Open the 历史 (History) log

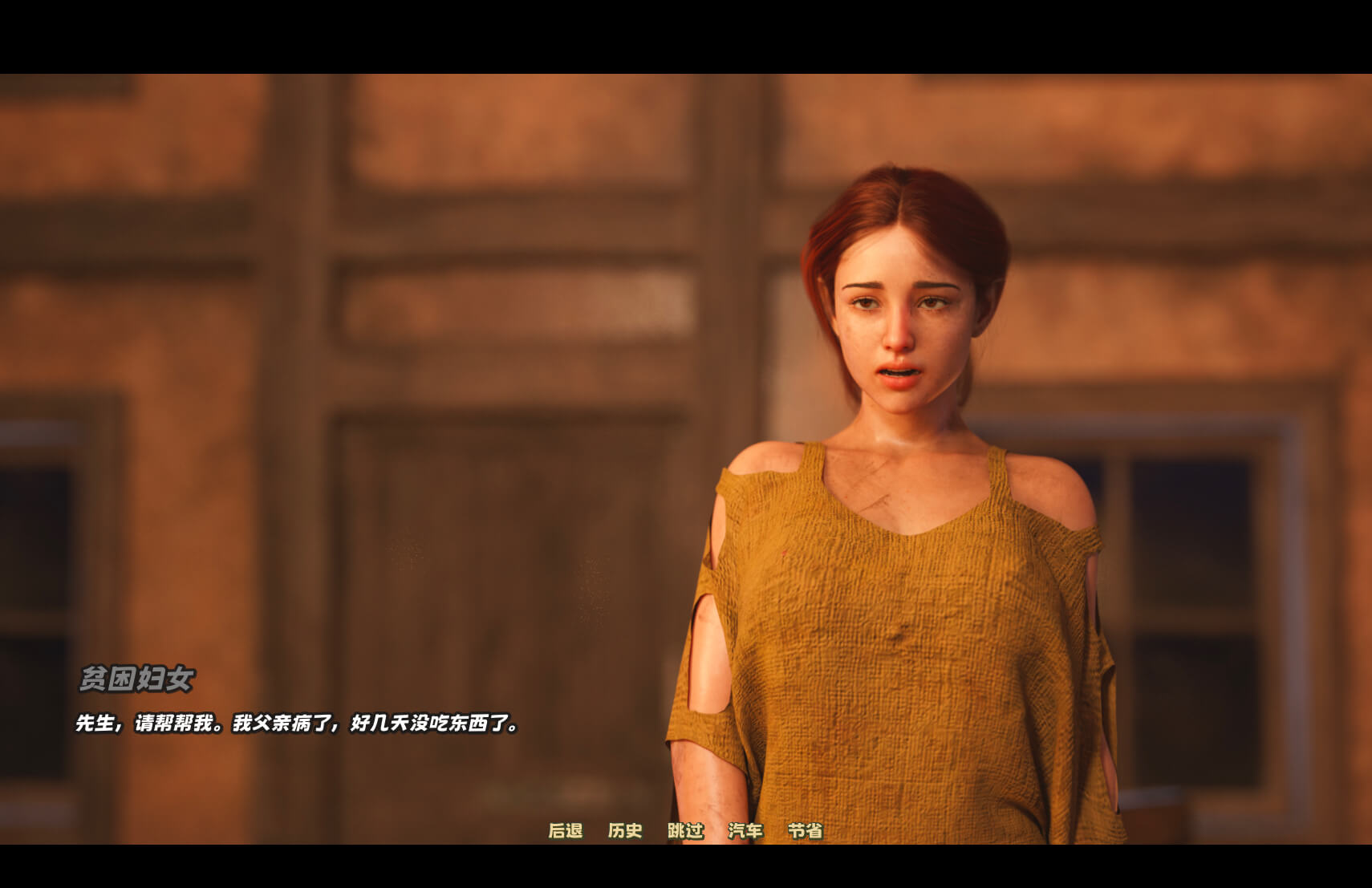point(625,831)
